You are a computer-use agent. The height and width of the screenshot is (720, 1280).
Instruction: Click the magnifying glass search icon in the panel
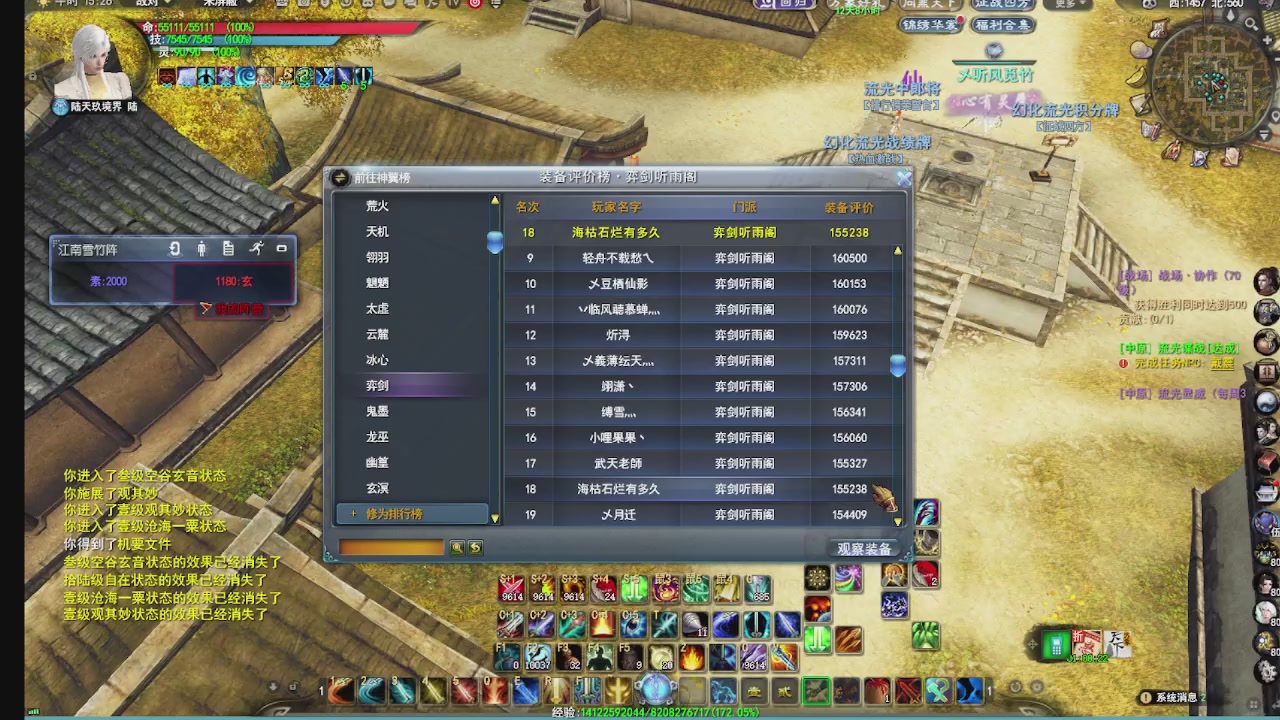coord(456,546)
